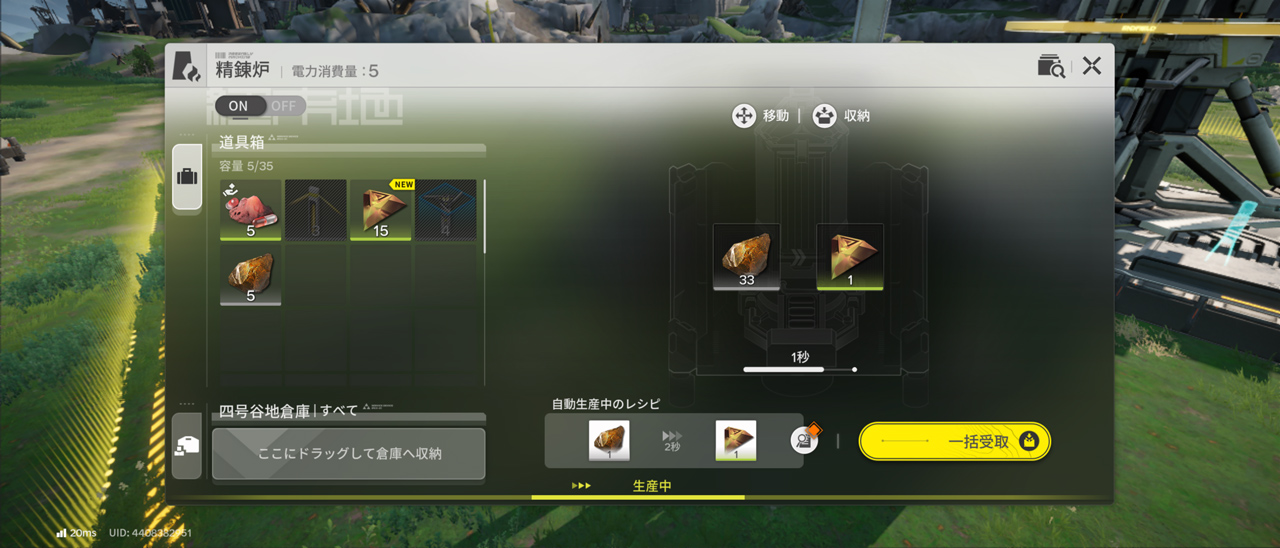
Task: Select the orange ore slot in inventory
Action: (x=250, y=275)
